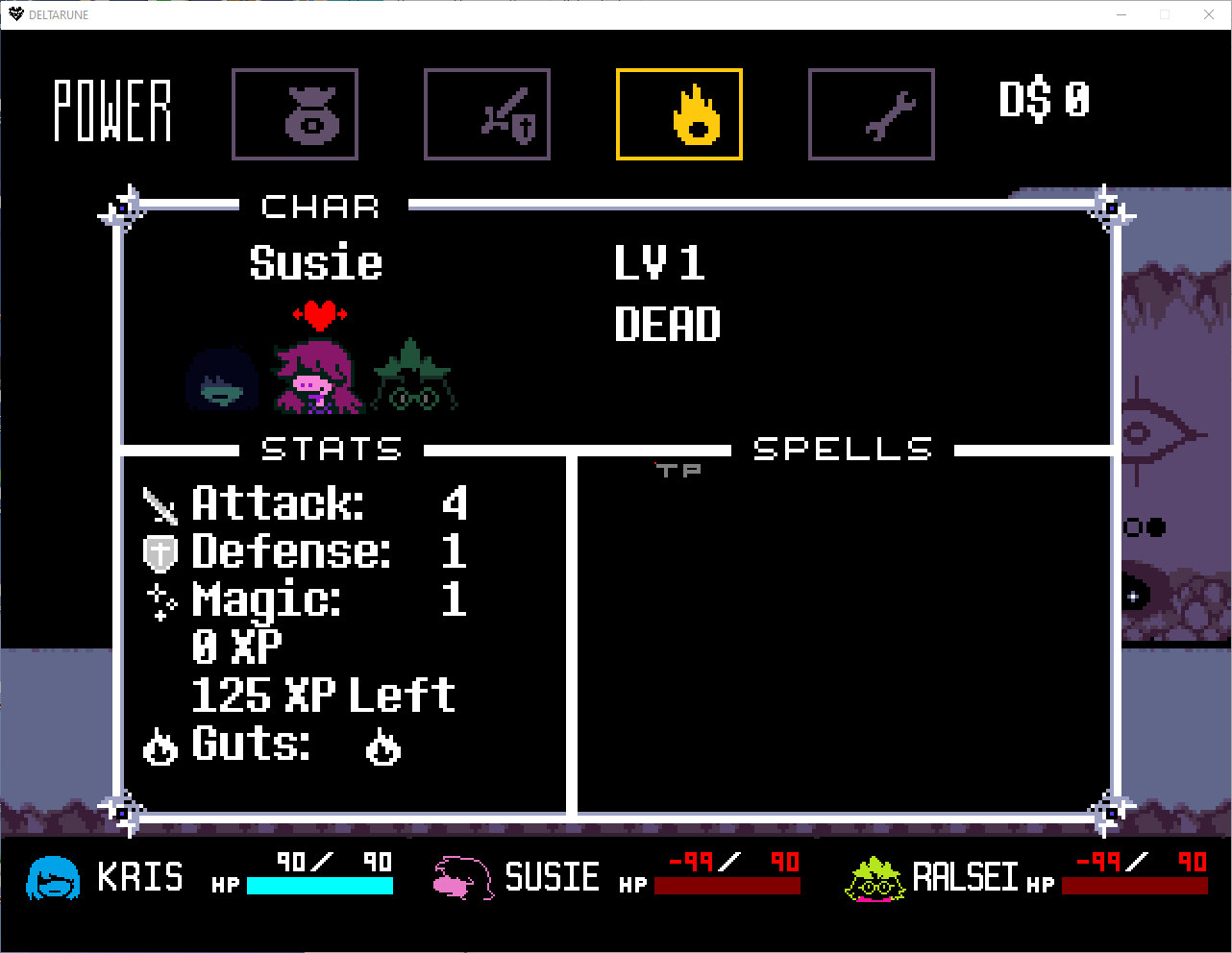Expand the CHAR section header
This screenshot has height=953, width=1232.
[x=319, y=207]
